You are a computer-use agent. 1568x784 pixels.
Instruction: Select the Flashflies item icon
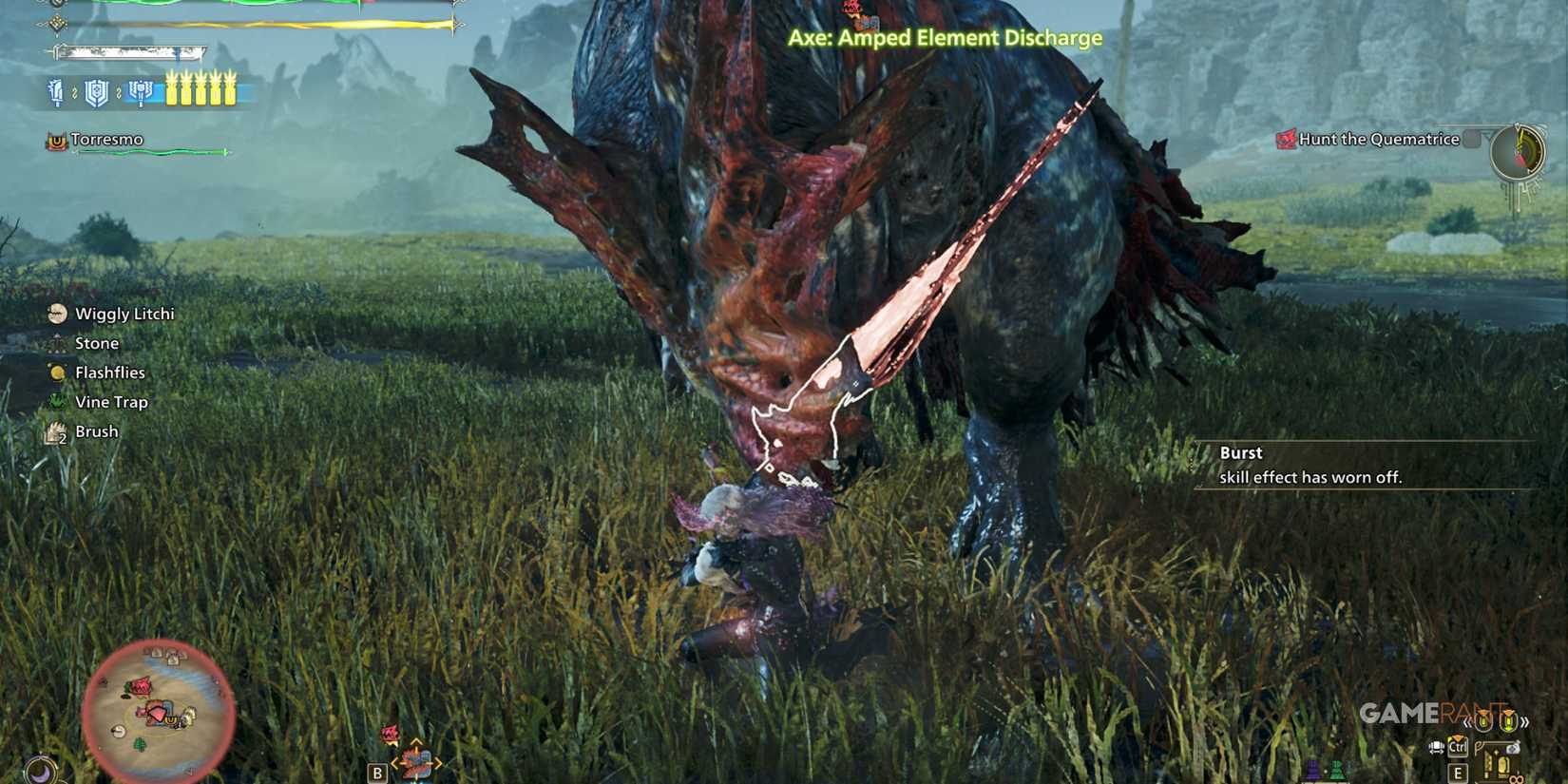(x=58, y=373)
